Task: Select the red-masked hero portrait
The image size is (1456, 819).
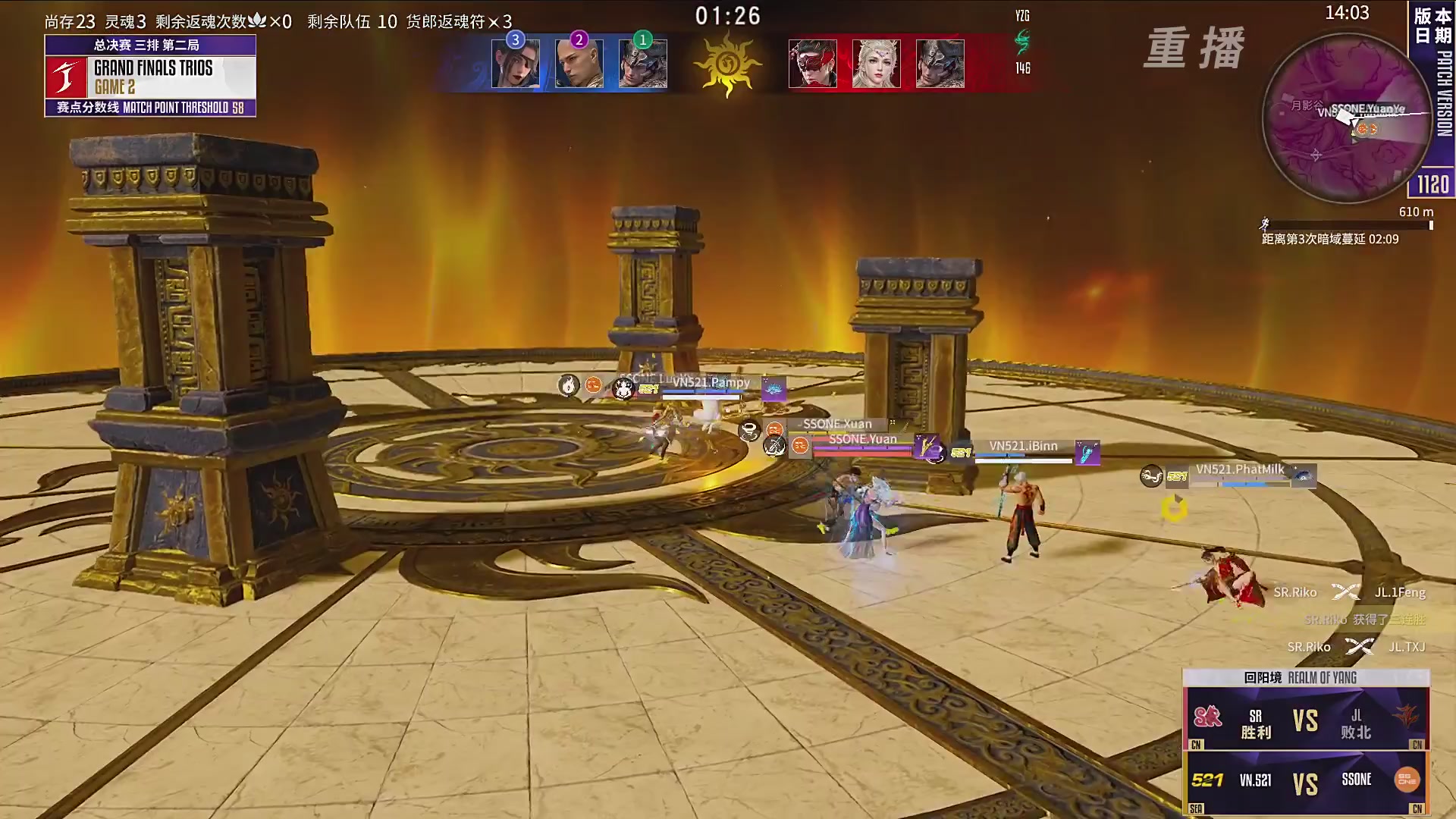Action: coord(813,64)
